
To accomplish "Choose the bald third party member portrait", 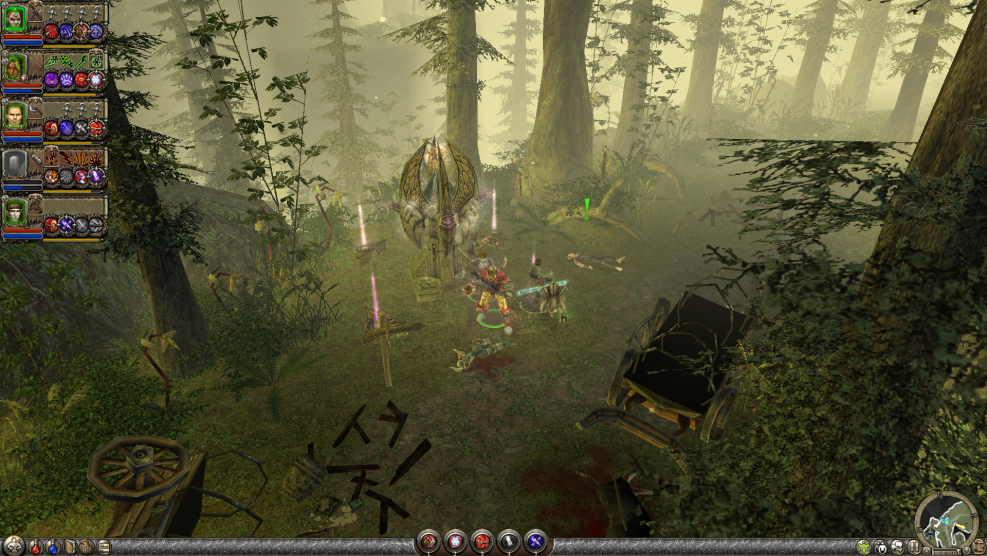I will (15, 115).
